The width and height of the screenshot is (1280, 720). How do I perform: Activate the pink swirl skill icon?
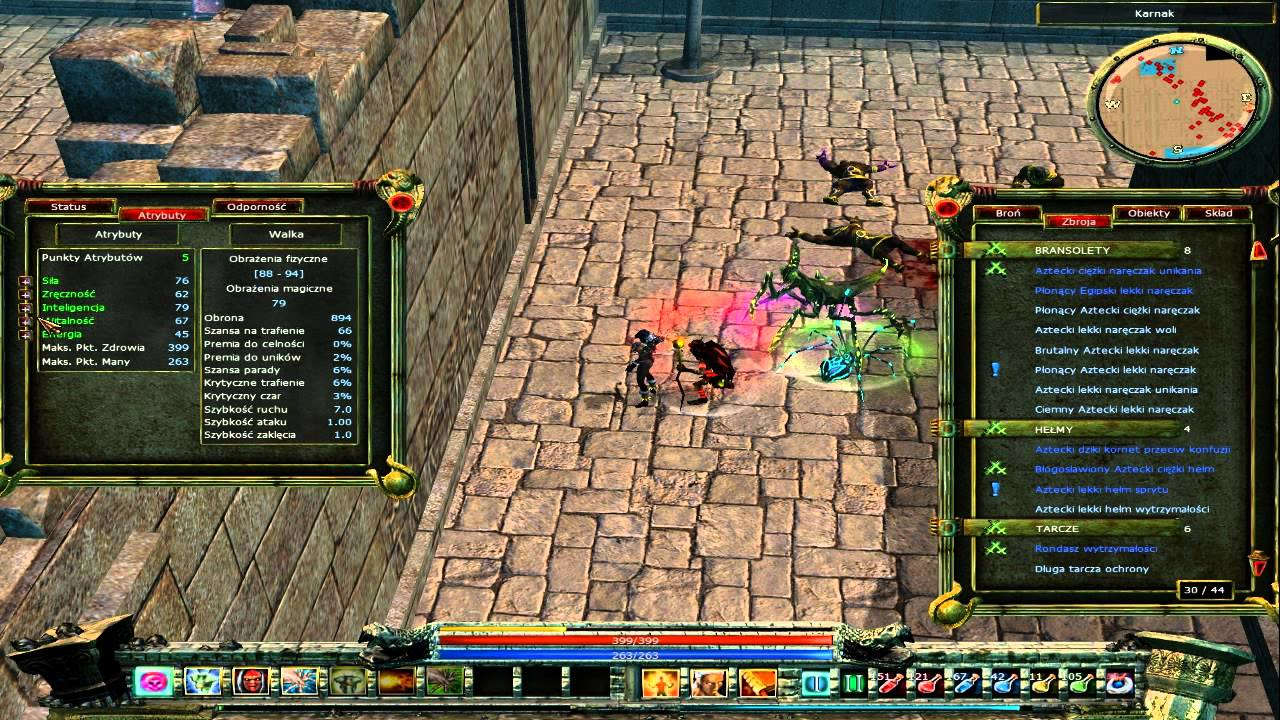tap(152, 682)
